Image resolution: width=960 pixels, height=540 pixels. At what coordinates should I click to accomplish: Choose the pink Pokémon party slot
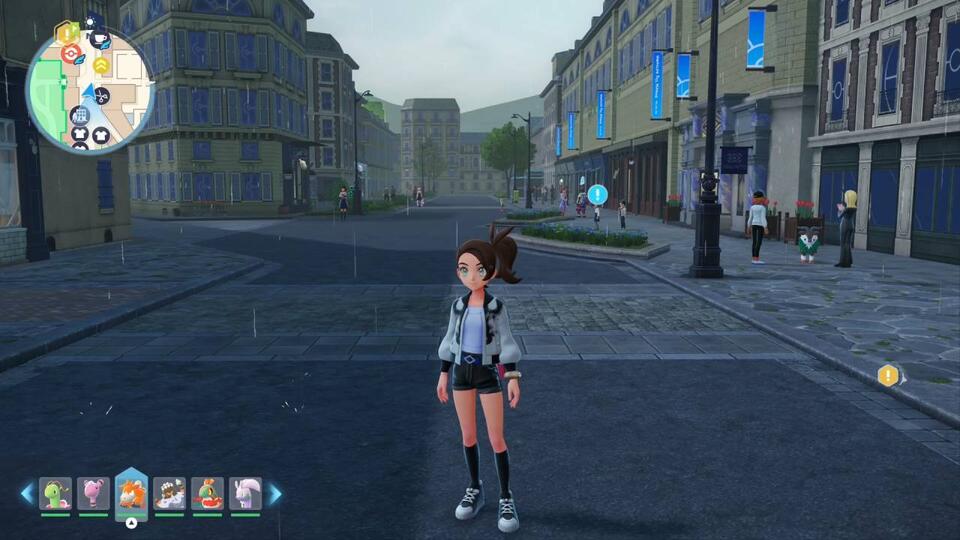pyautogui.click(x=93, y=493)
